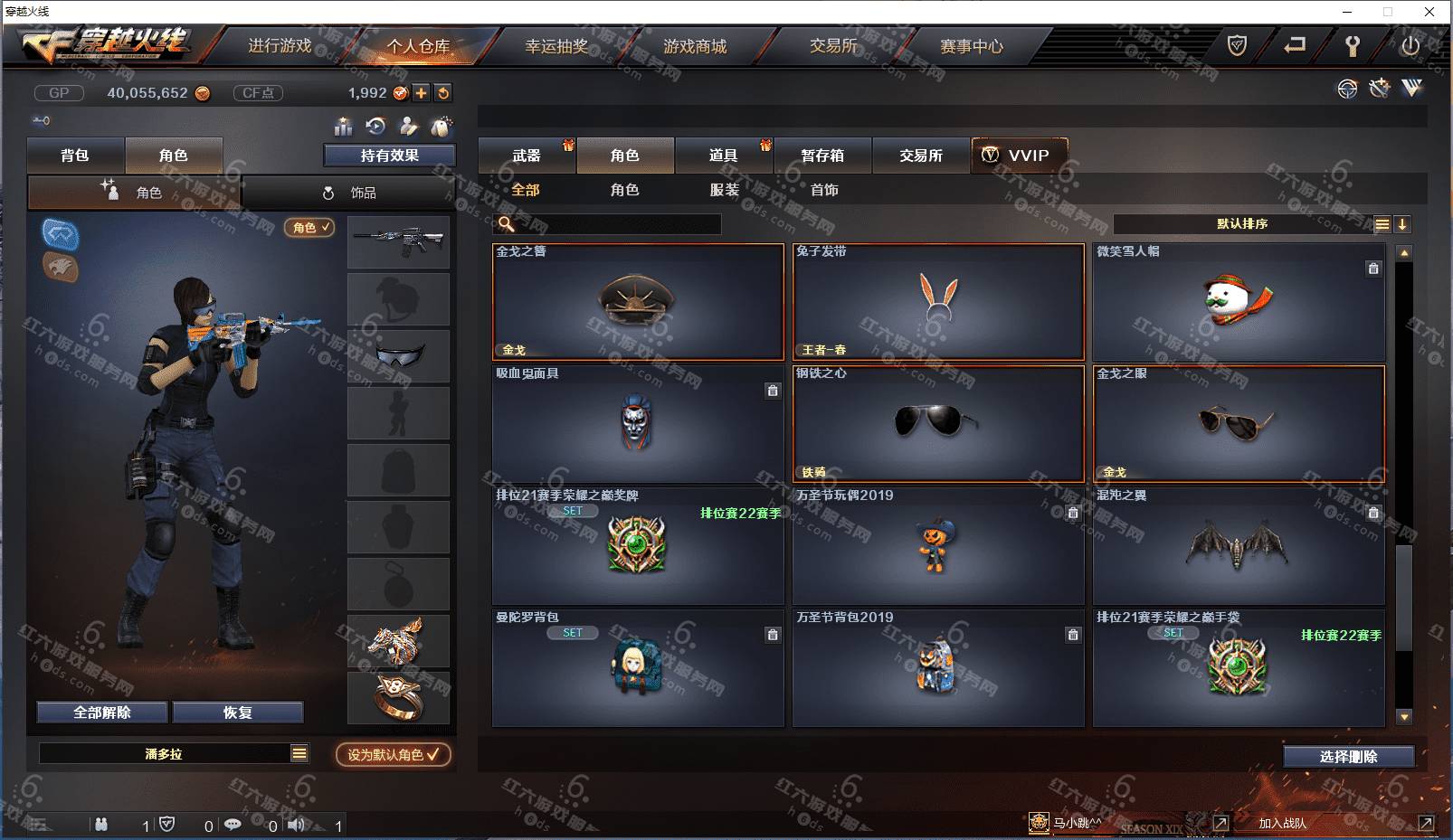Switch to the 武器 tab
This screenshot has width=1453, height=840.
coord(527,156)
